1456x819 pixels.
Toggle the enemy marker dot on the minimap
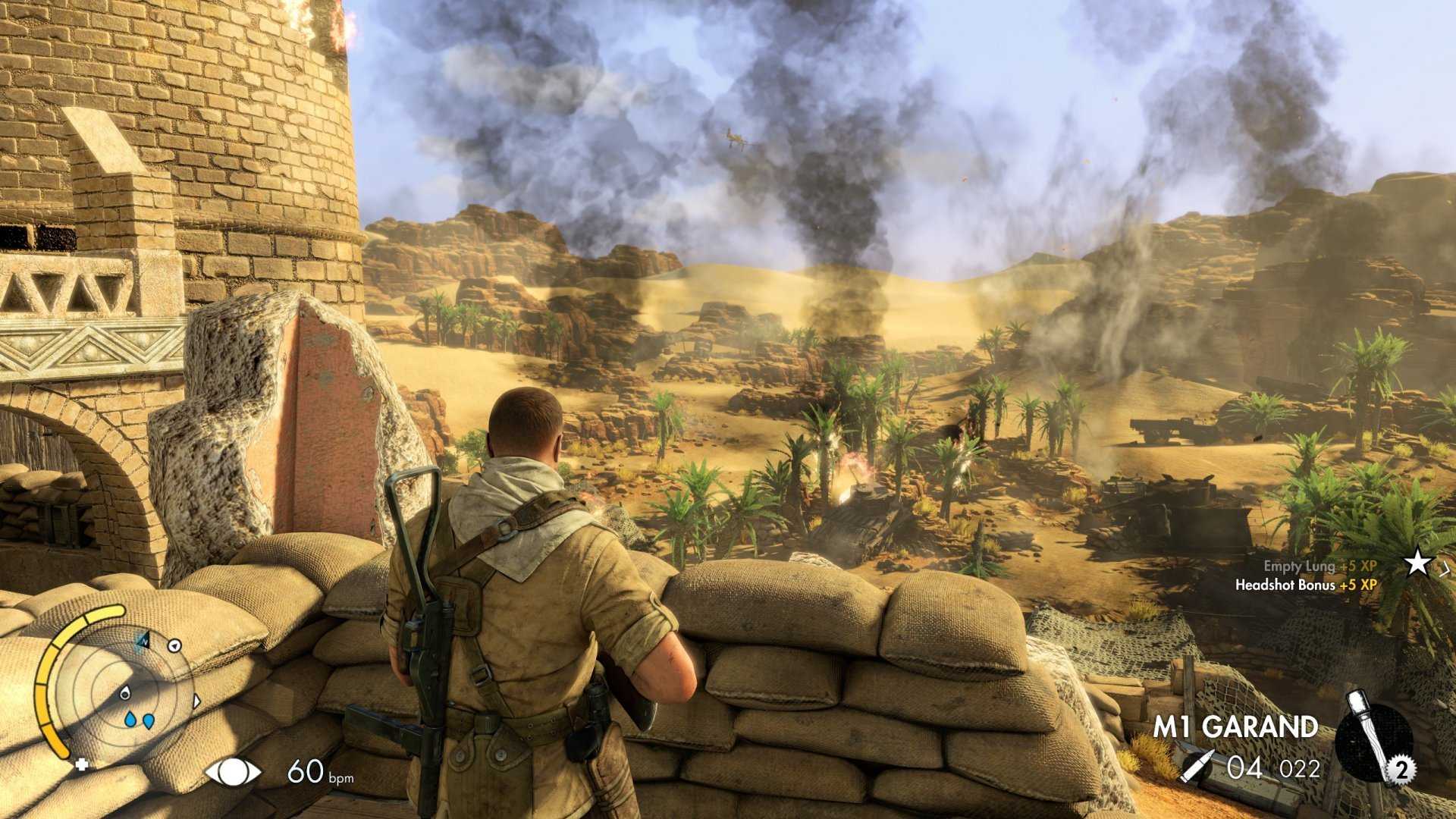(x=174, y=645)
